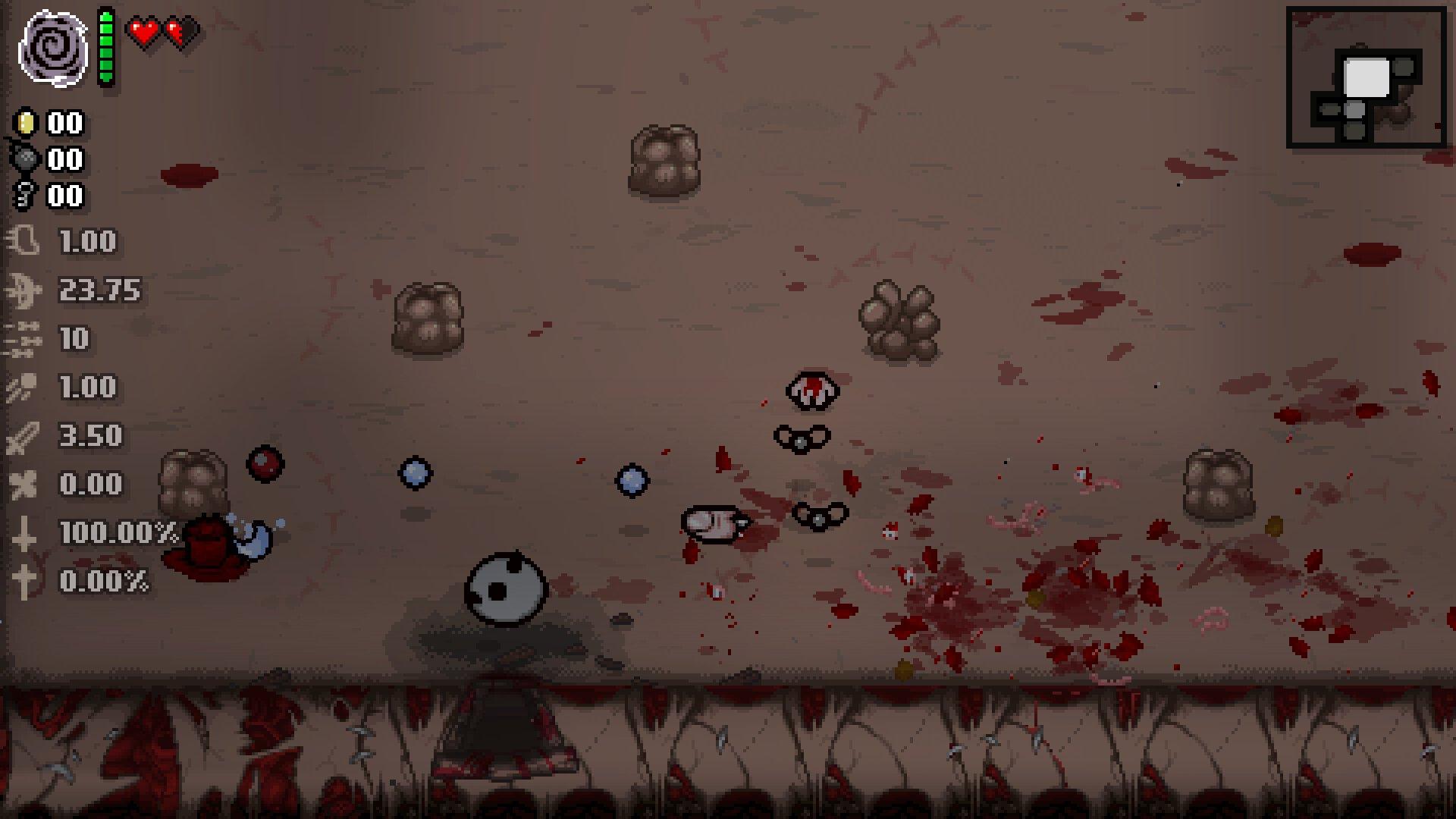
Task: Click the key counter icon
Action: [x=25, y=196]
